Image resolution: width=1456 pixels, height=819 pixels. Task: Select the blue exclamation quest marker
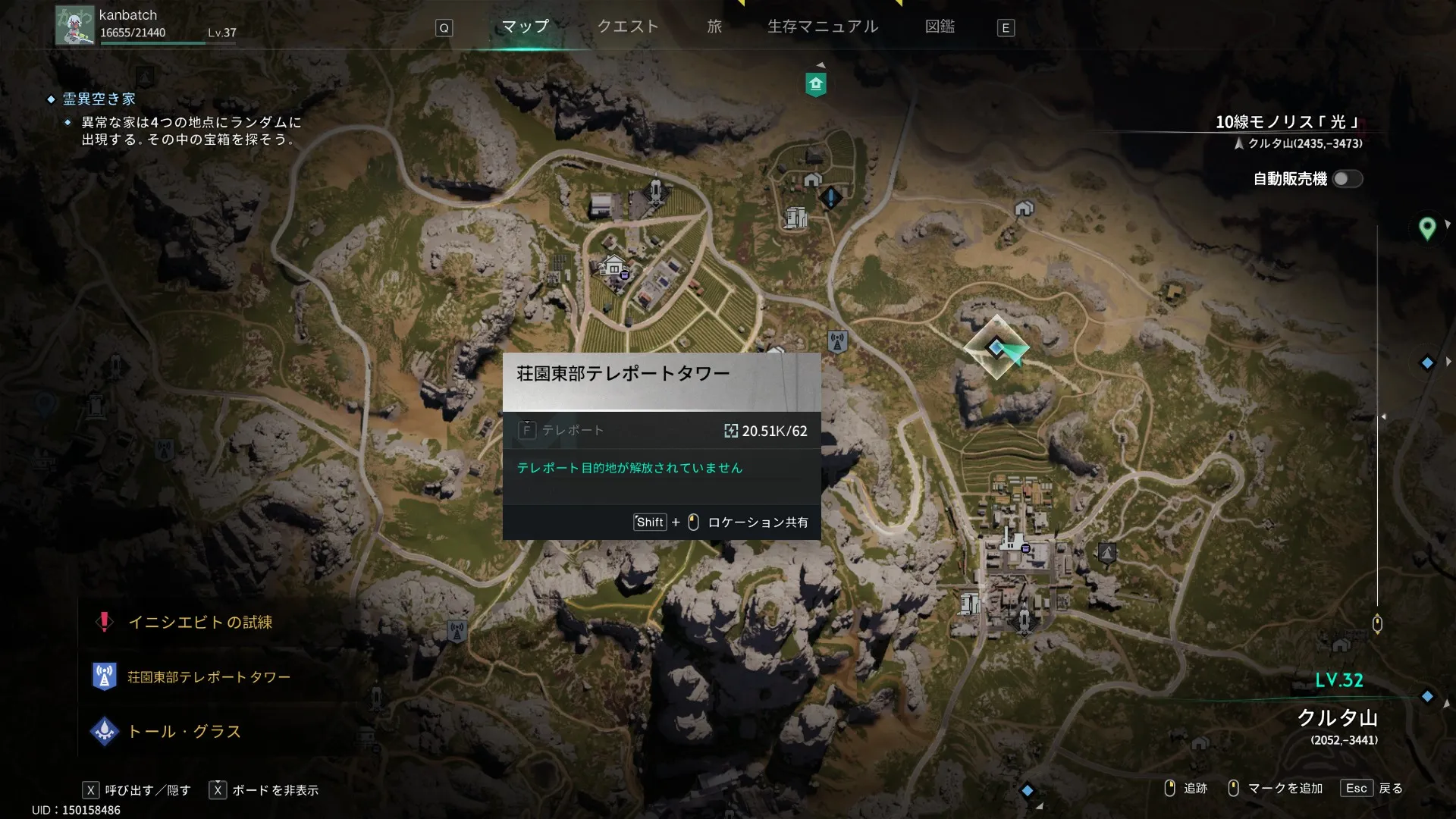pyautogui.click(x=830, y=199)
